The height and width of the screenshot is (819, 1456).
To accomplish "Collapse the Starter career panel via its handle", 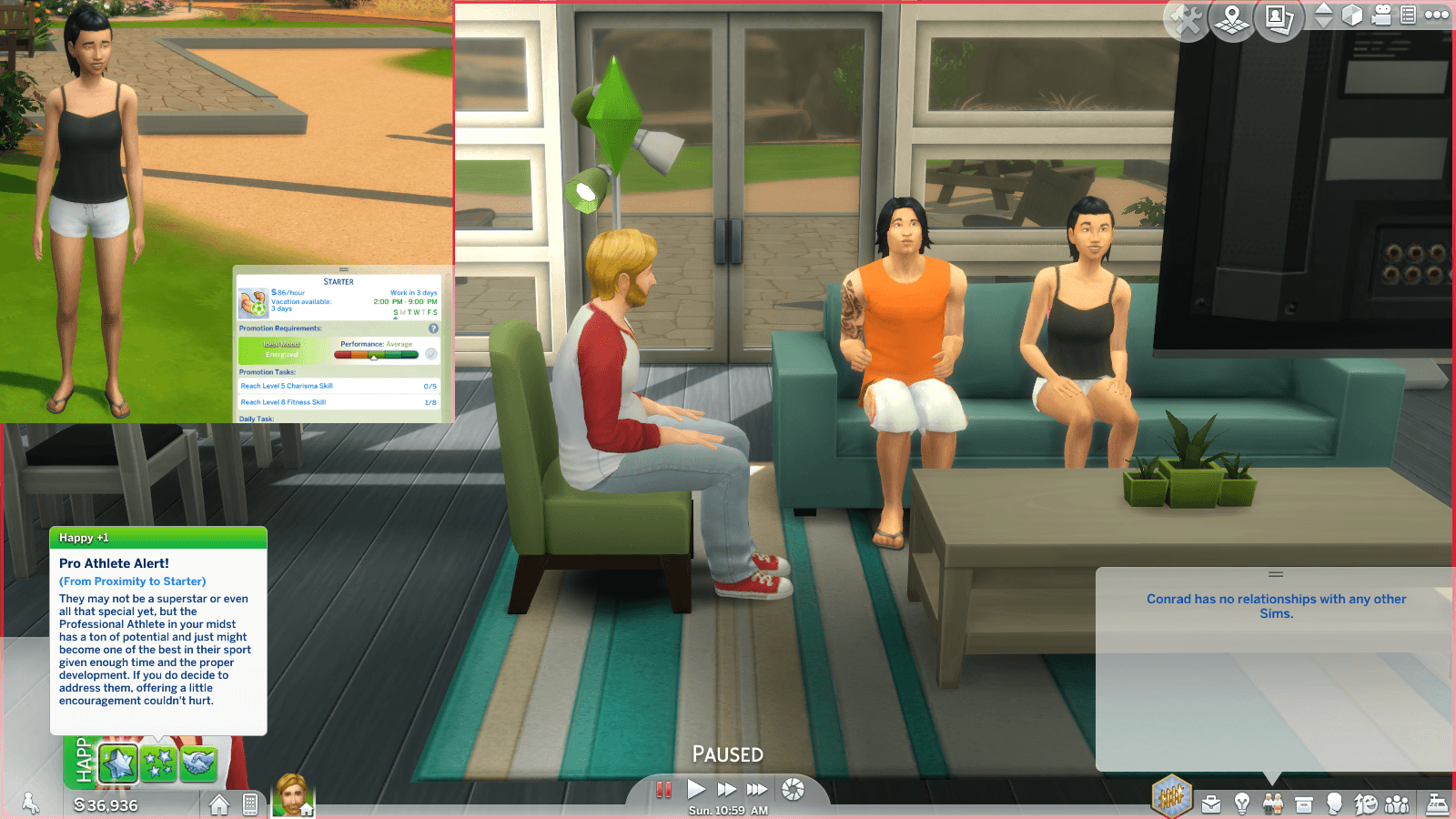I will pos(343,269).
